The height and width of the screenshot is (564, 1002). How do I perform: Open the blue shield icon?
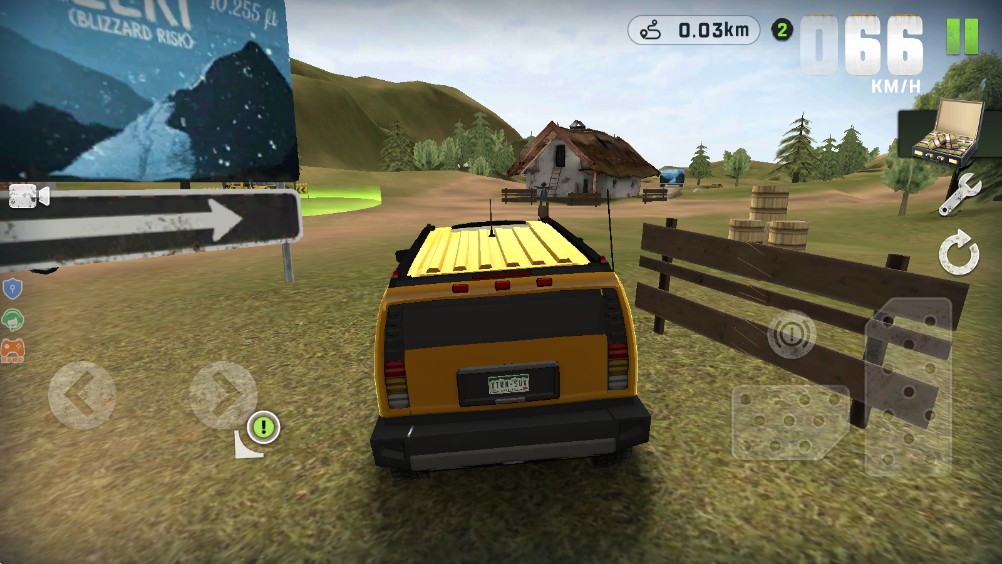click(13, 290)
